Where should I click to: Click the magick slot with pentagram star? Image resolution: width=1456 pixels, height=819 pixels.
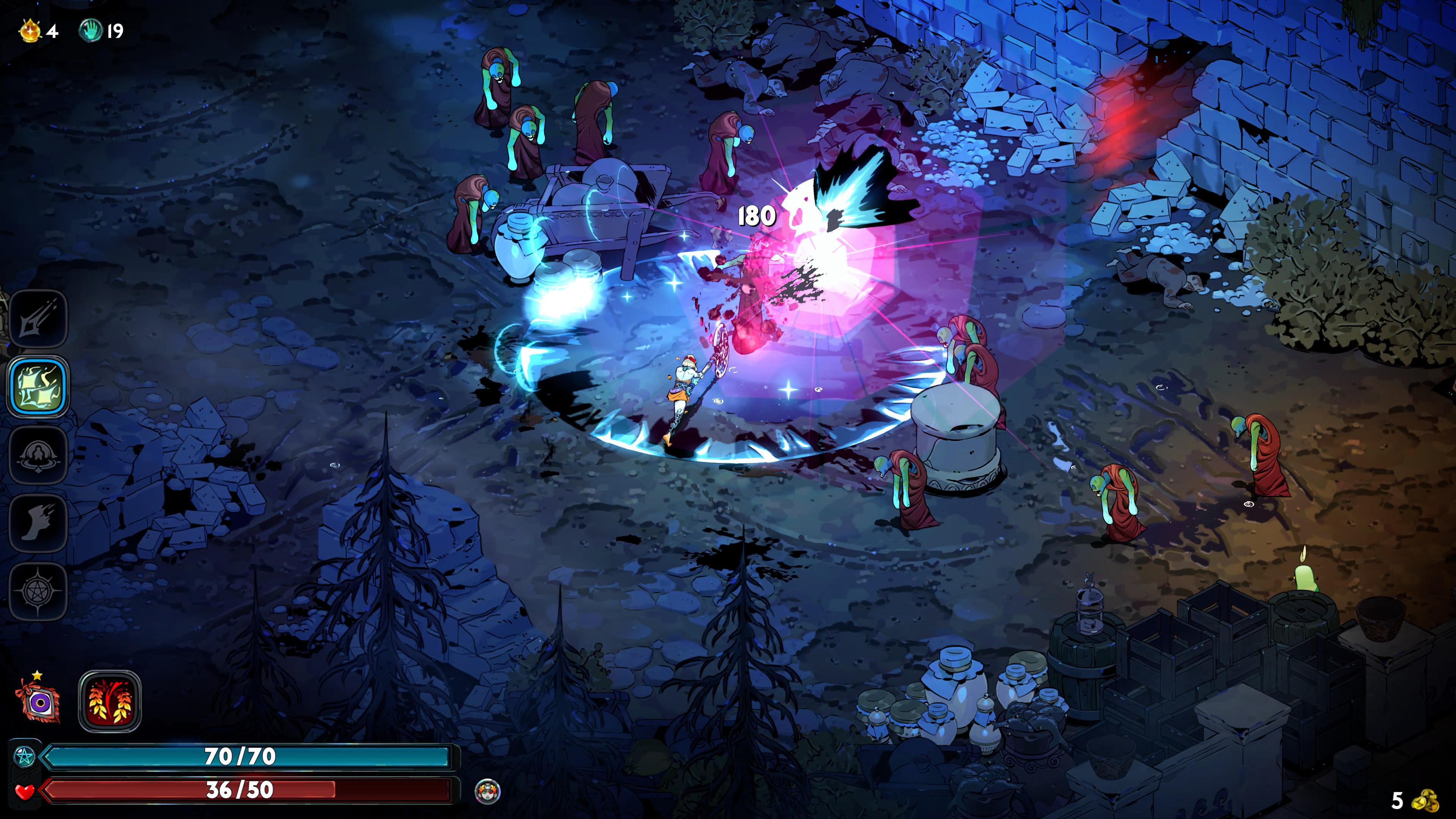[x=38, y=591]
